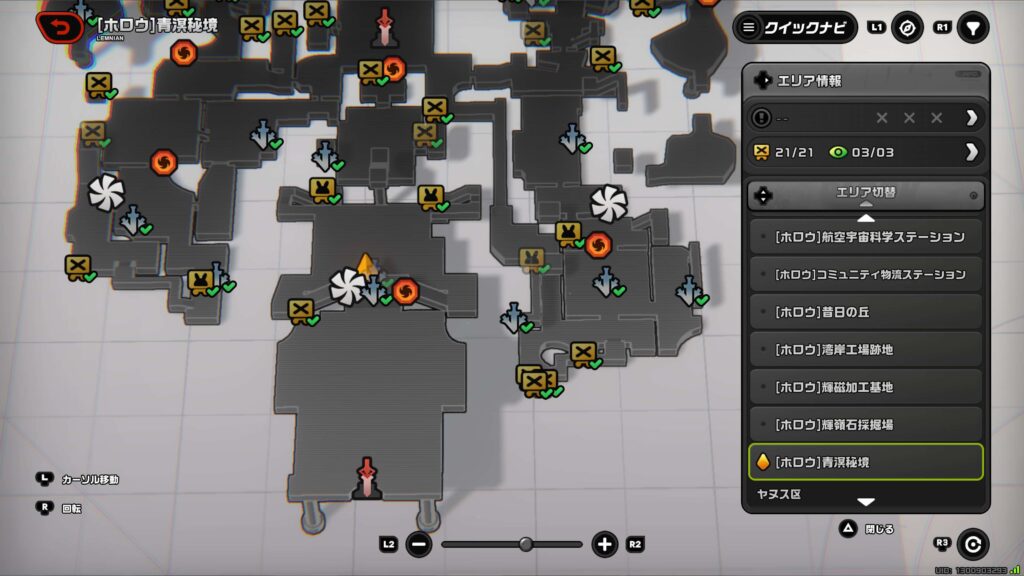The height and width of the screenshot is (576, 1024).
Task: Switch to 輝嶺石採掘場 area
Action: tap(866, 424)
